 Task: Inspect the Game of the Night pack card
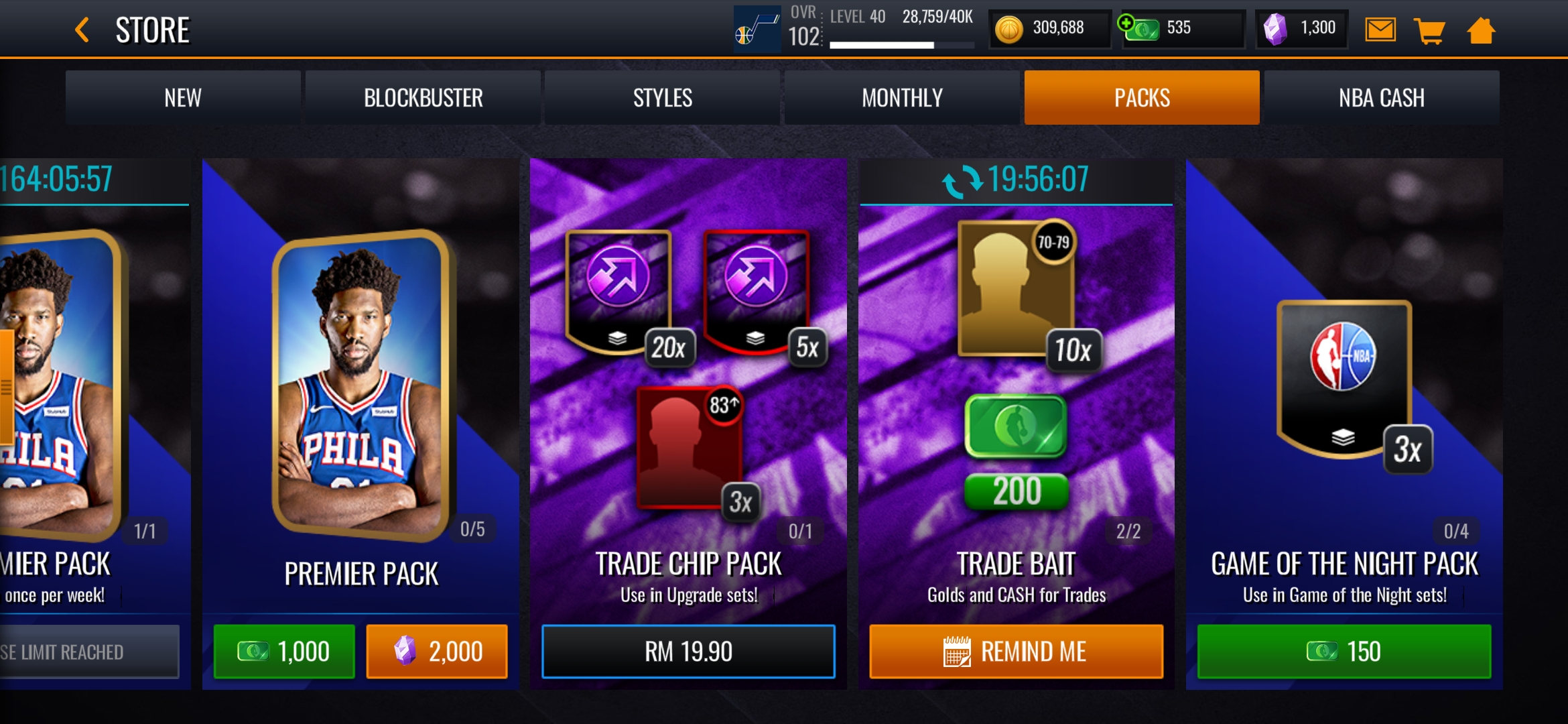coord(1344,379)
